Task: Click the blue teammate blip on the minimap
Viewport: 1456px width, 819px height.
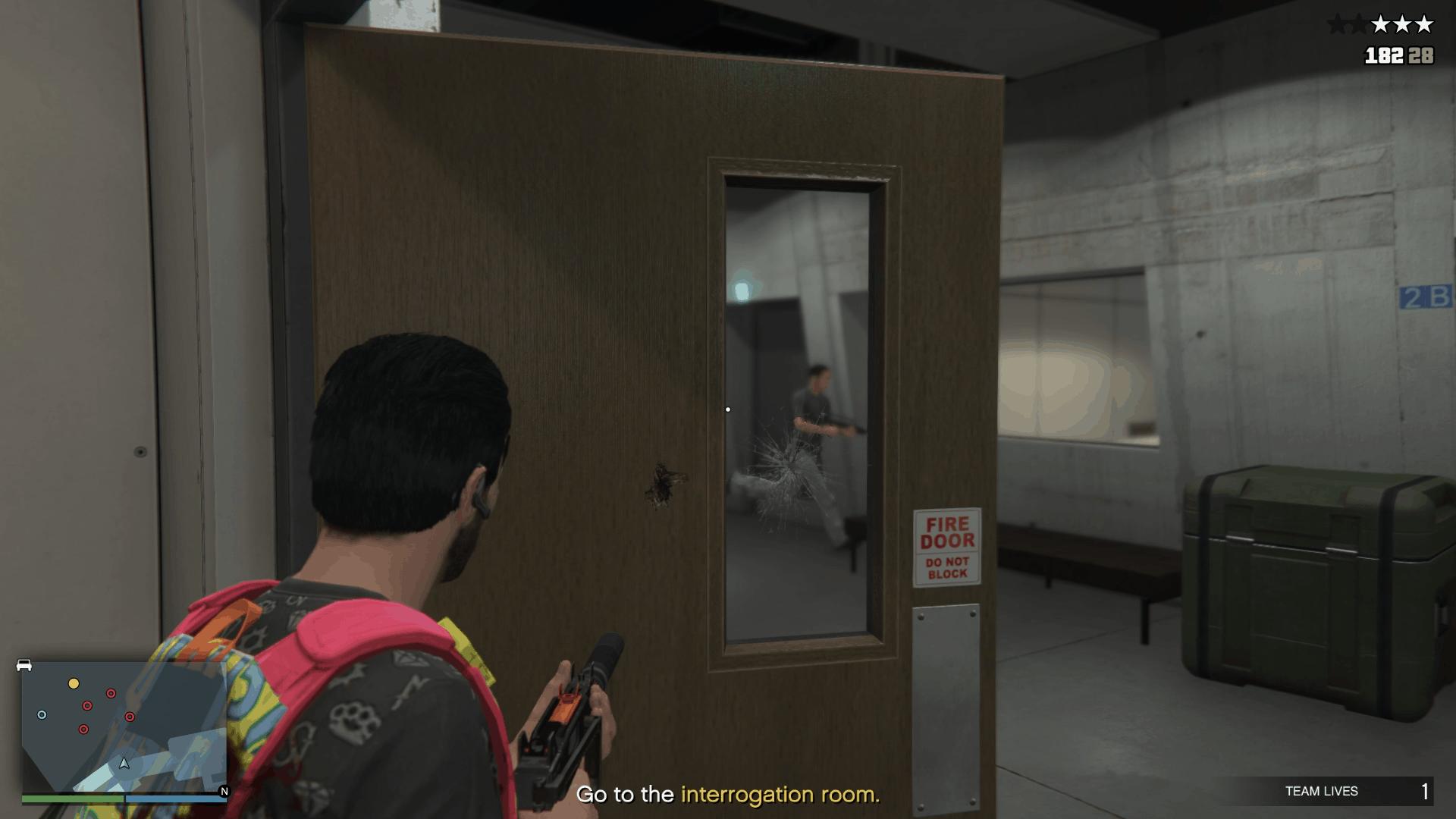Action: (x=42, y=714)
